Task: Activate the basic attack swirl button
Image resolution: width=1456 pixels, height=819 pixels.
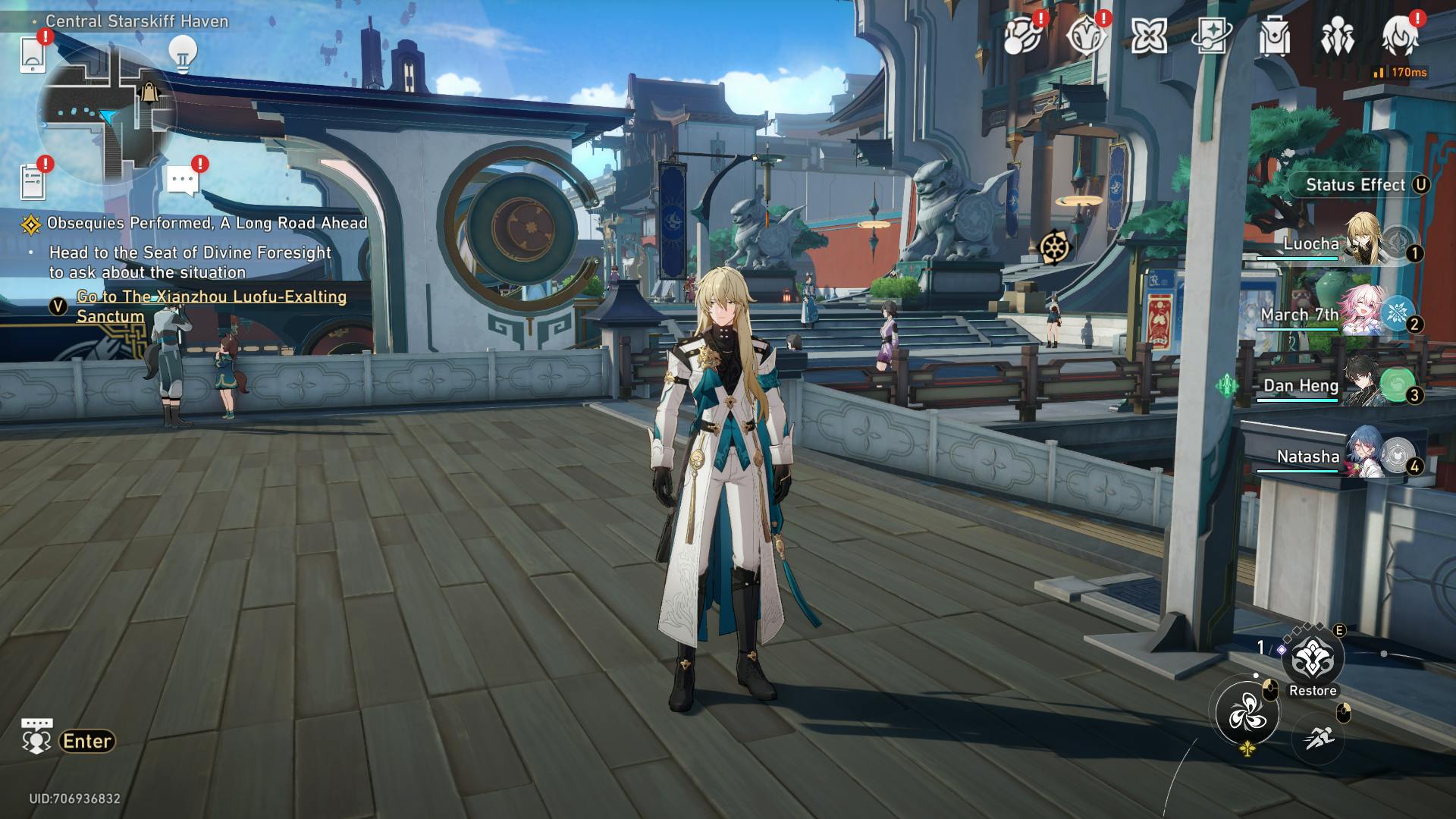Action: 1247,714
